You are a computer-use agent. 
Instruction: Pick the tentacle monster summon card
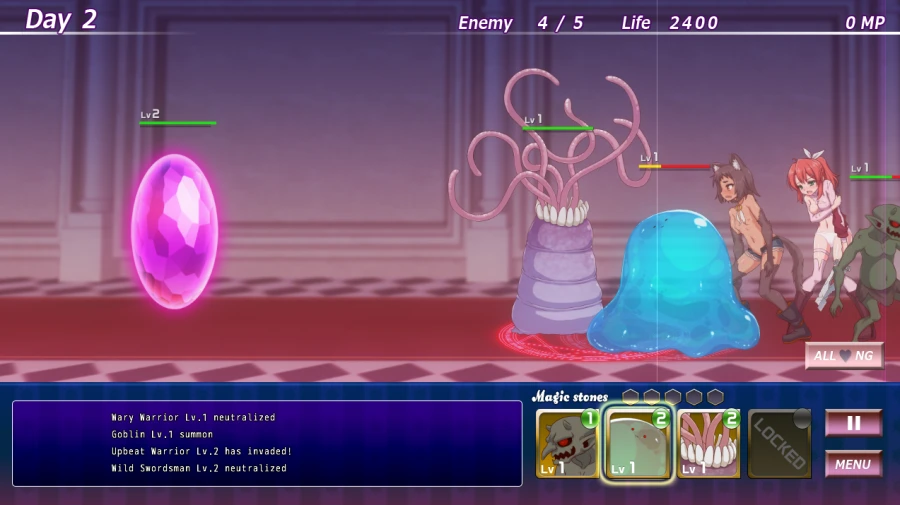(709, 444)
